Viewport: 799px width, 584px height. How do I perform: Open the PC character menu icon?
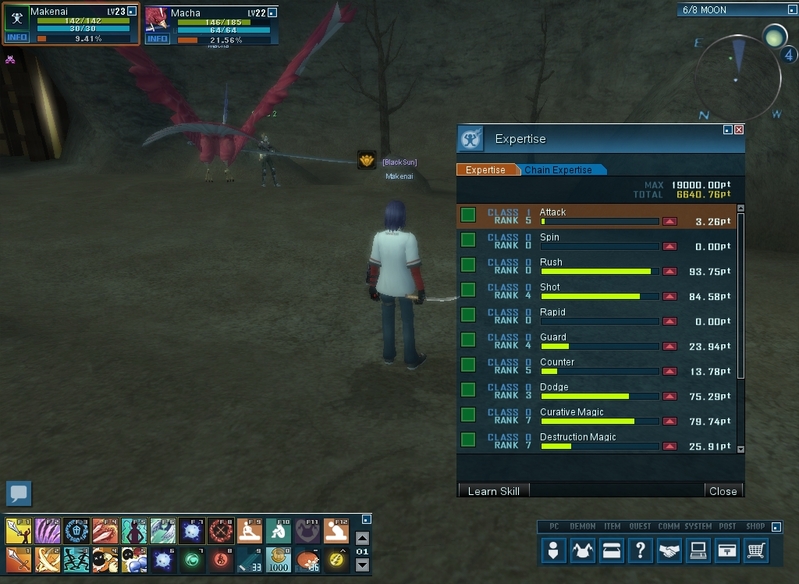point(553,549)
